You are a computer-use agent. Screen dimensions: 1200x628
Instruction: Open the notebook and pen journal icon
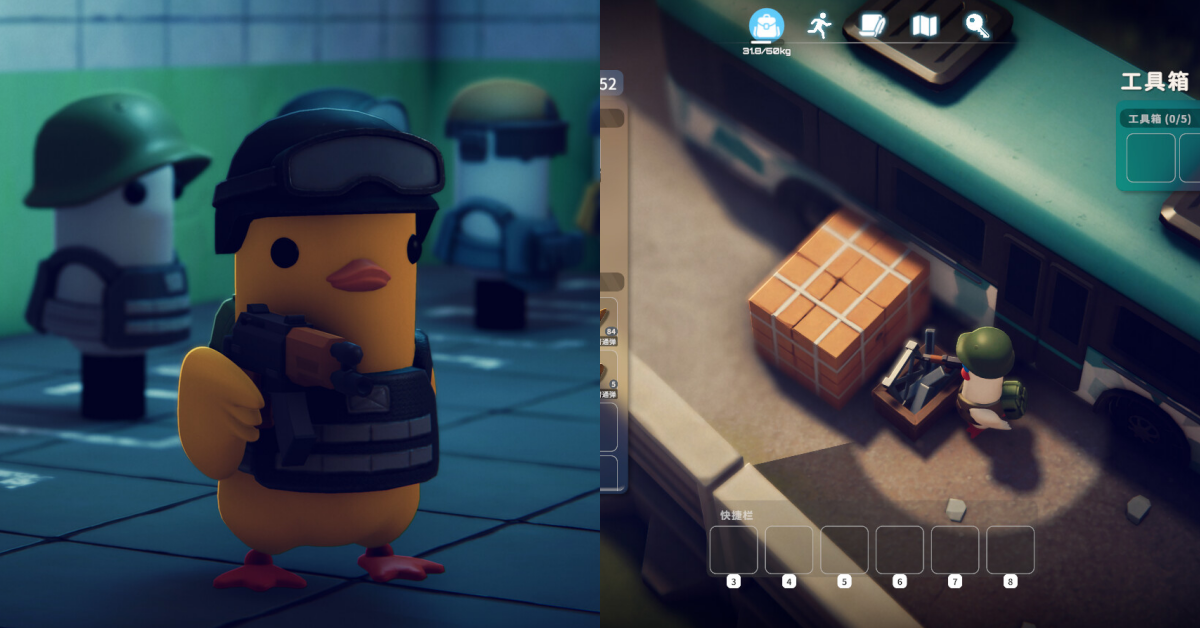coord(871,26)
